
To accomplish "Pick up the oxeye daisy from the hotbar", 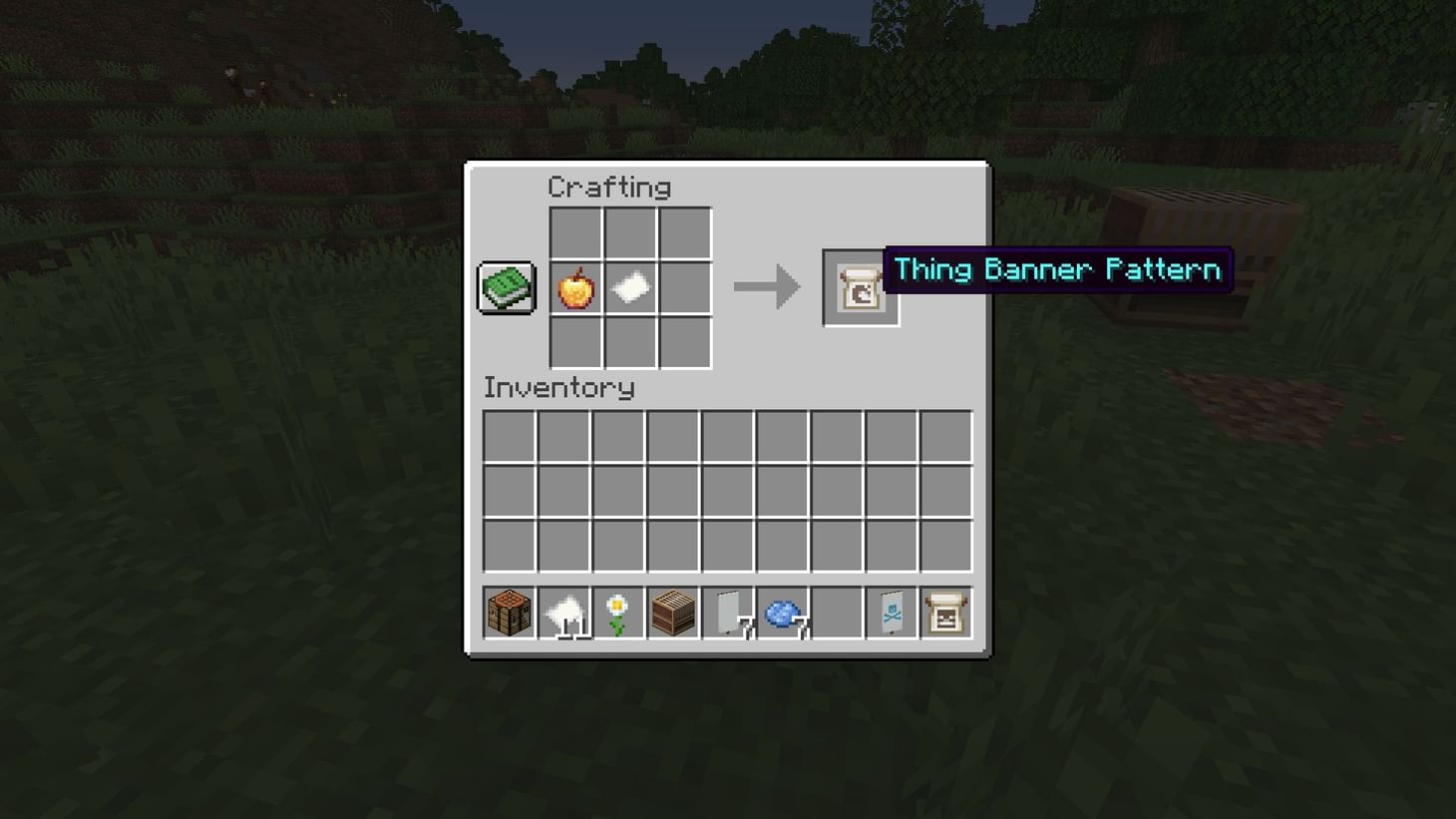I will (615, 613).
